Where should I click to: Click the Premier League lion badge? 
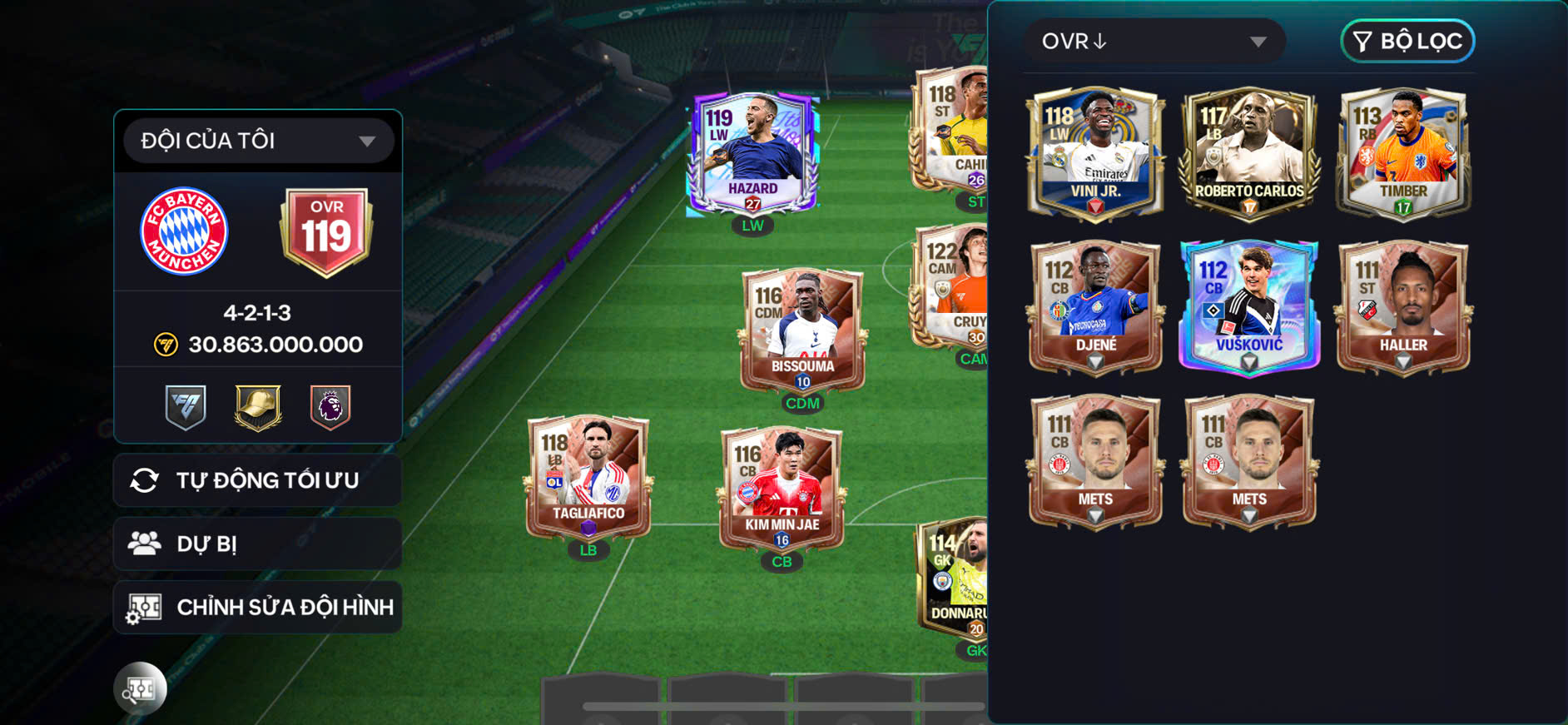(330, 407)
